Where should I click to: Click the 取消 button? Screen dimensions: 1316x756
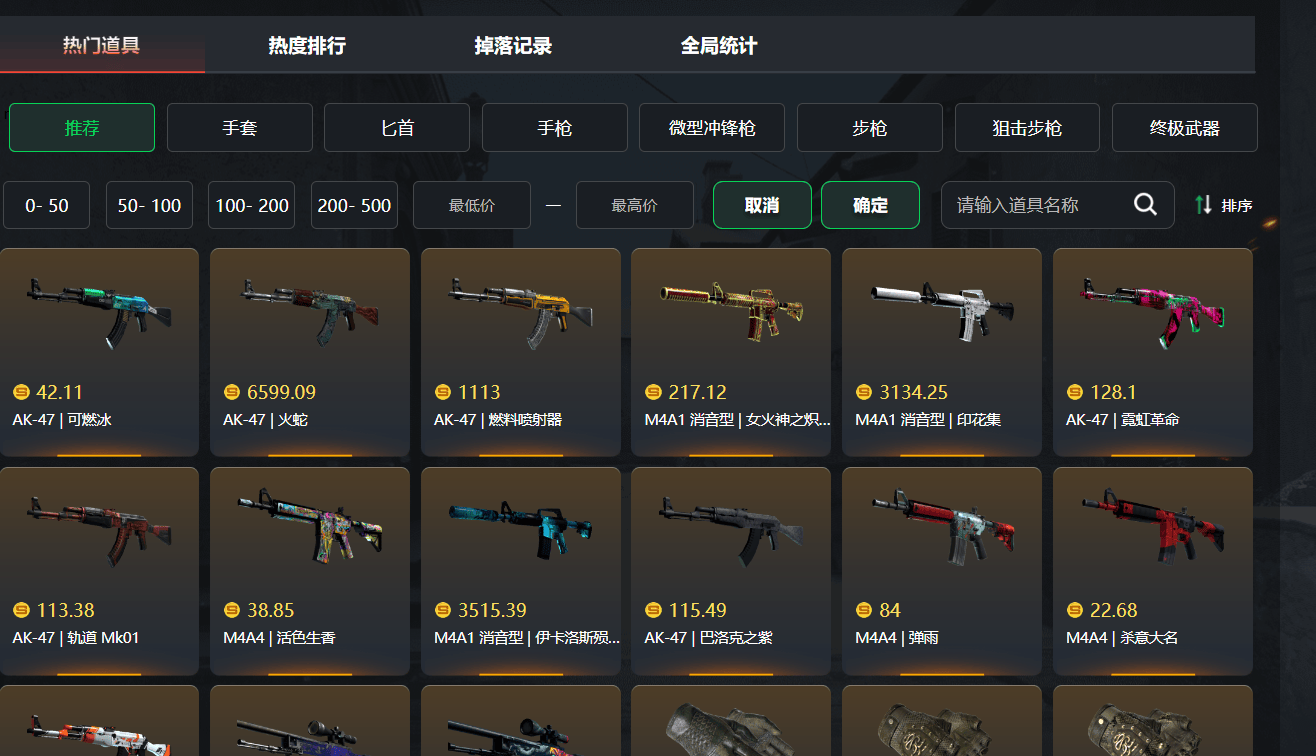[x=762, y=204]
